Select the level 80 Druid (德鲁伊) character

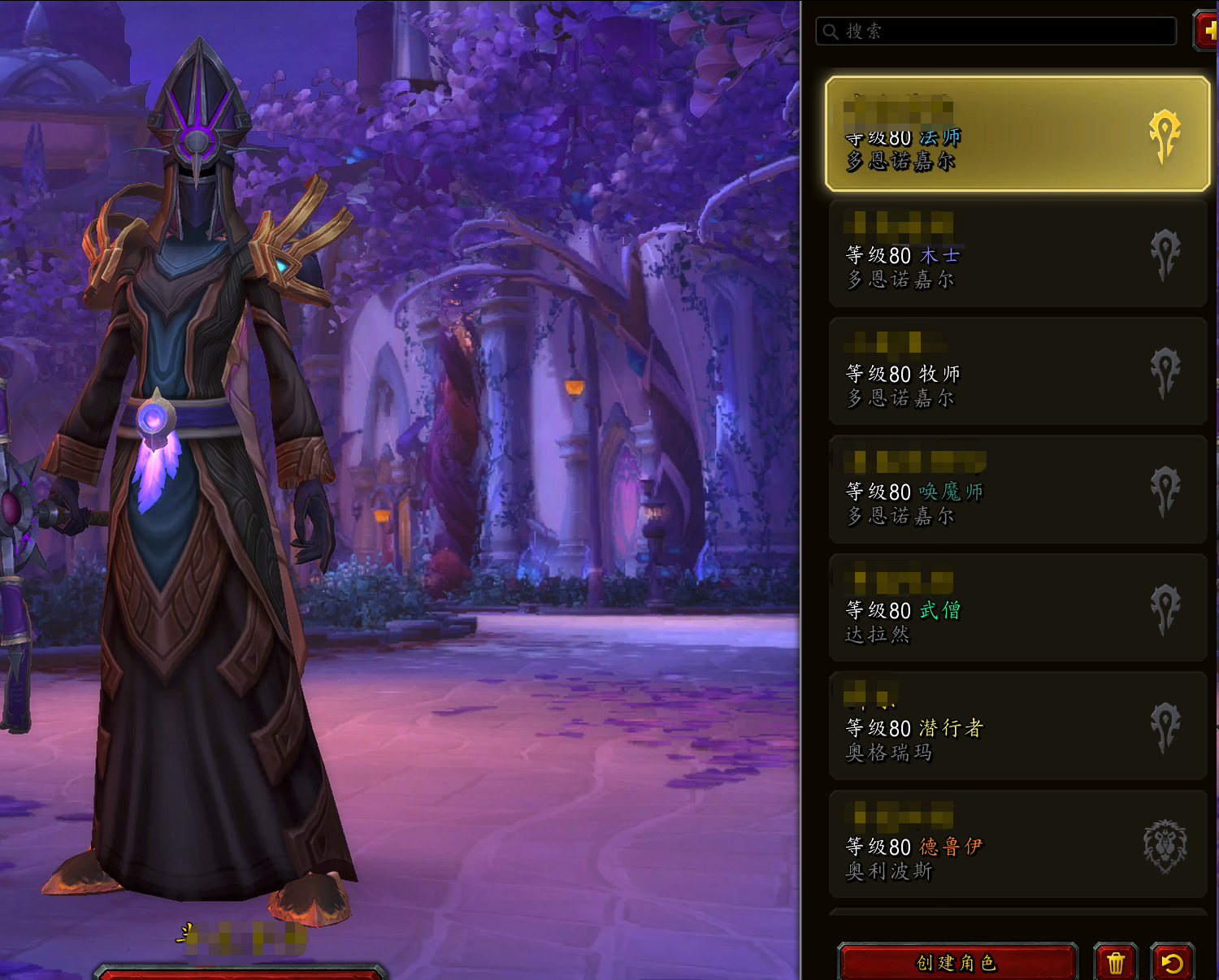[1017, 846]
